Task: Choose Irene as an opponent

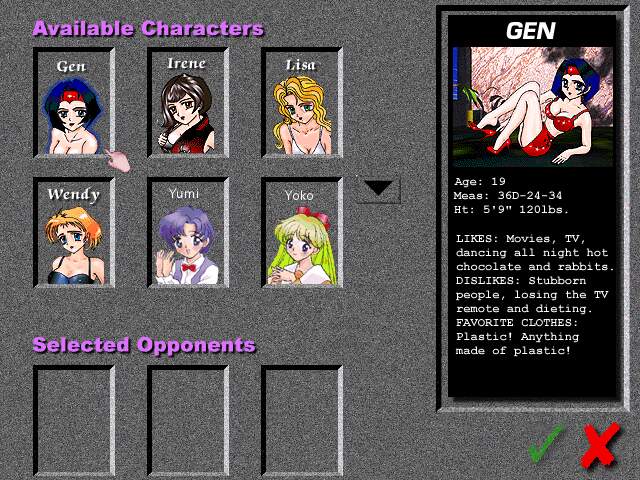Action: [187, 103]
